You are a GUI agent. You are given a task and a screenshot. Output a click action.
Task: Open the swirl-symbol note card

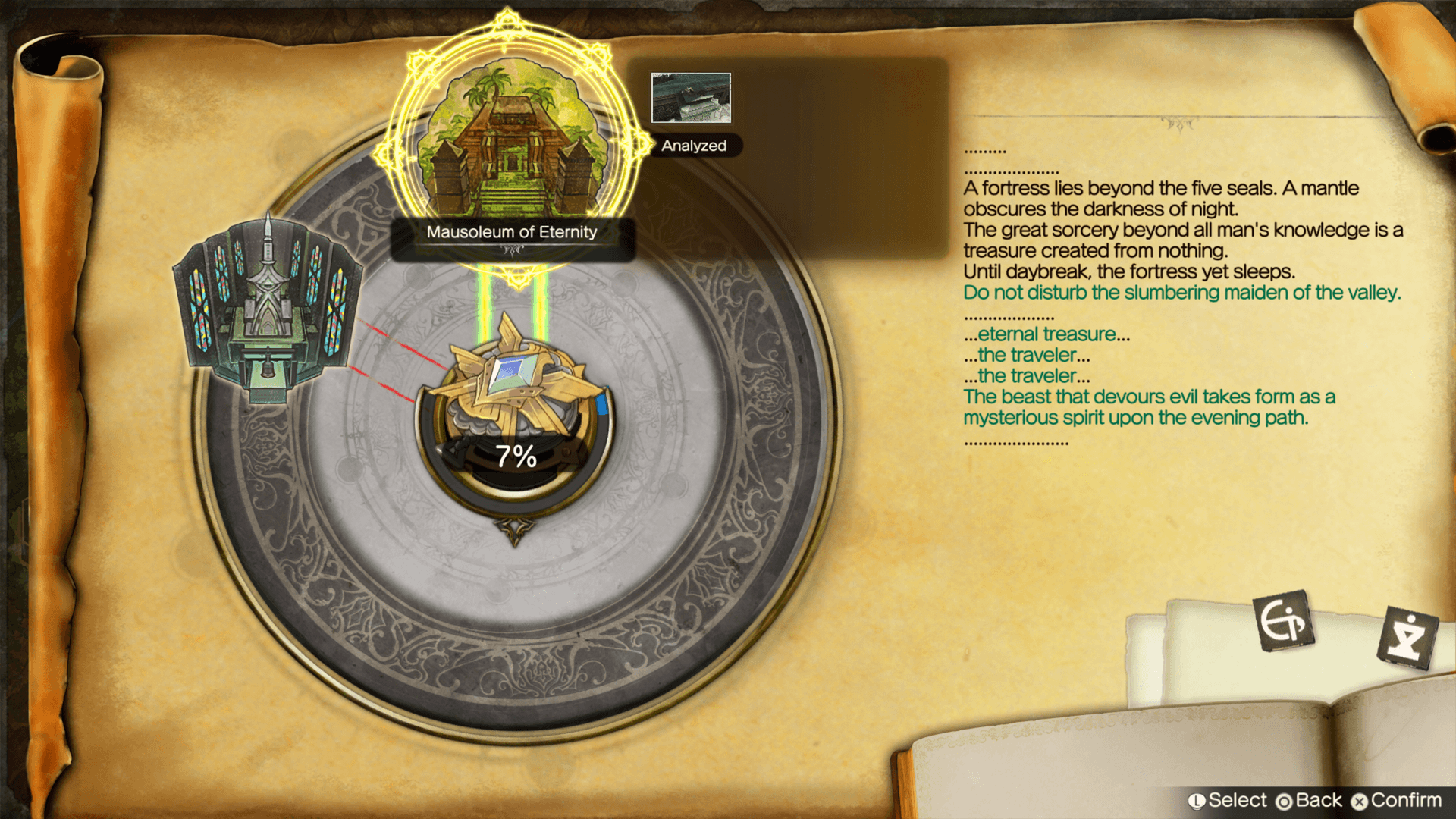(1283, 620)
